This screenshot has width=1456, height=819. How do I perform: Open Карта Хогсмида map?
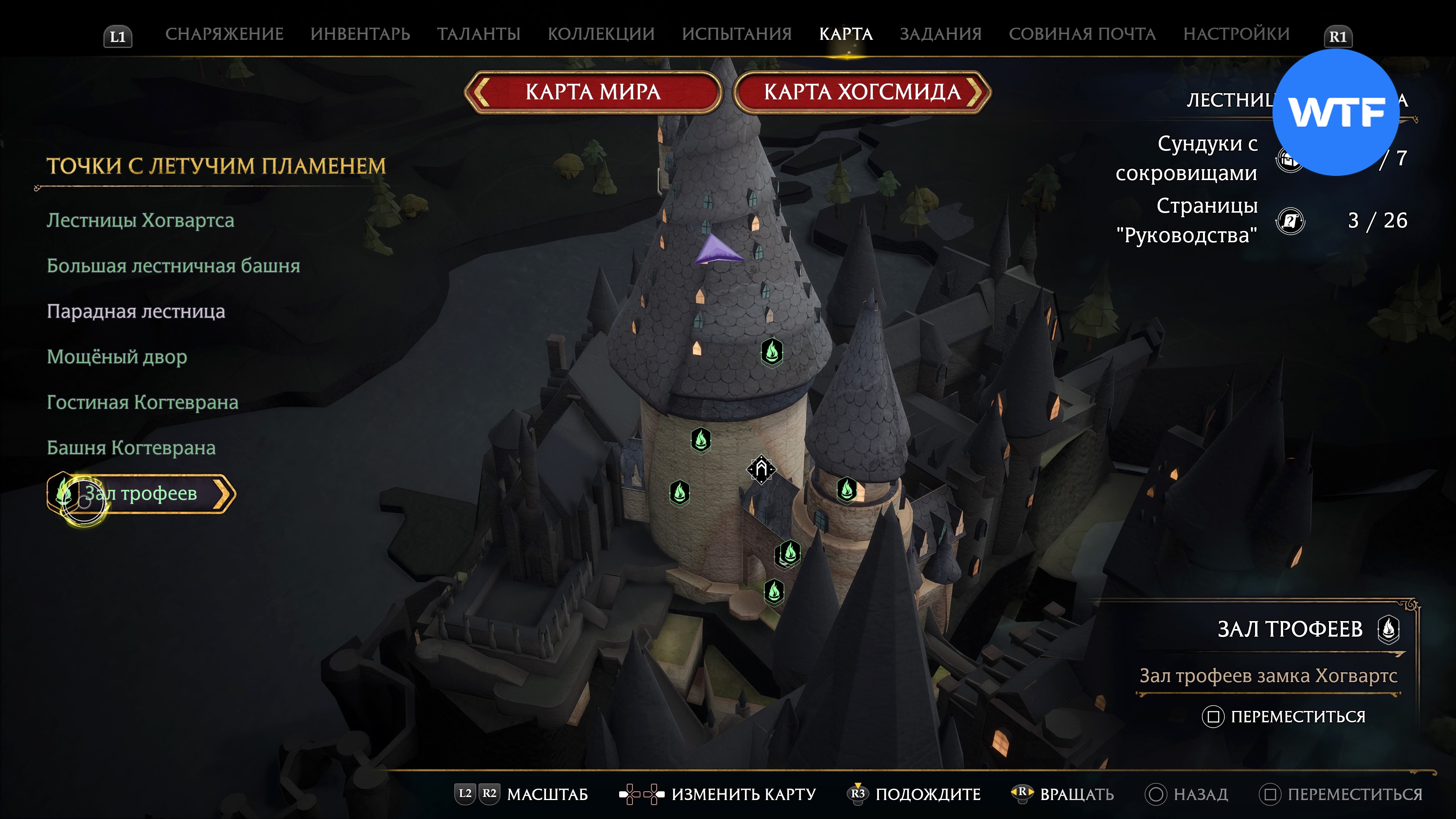(x=862, y=92)
